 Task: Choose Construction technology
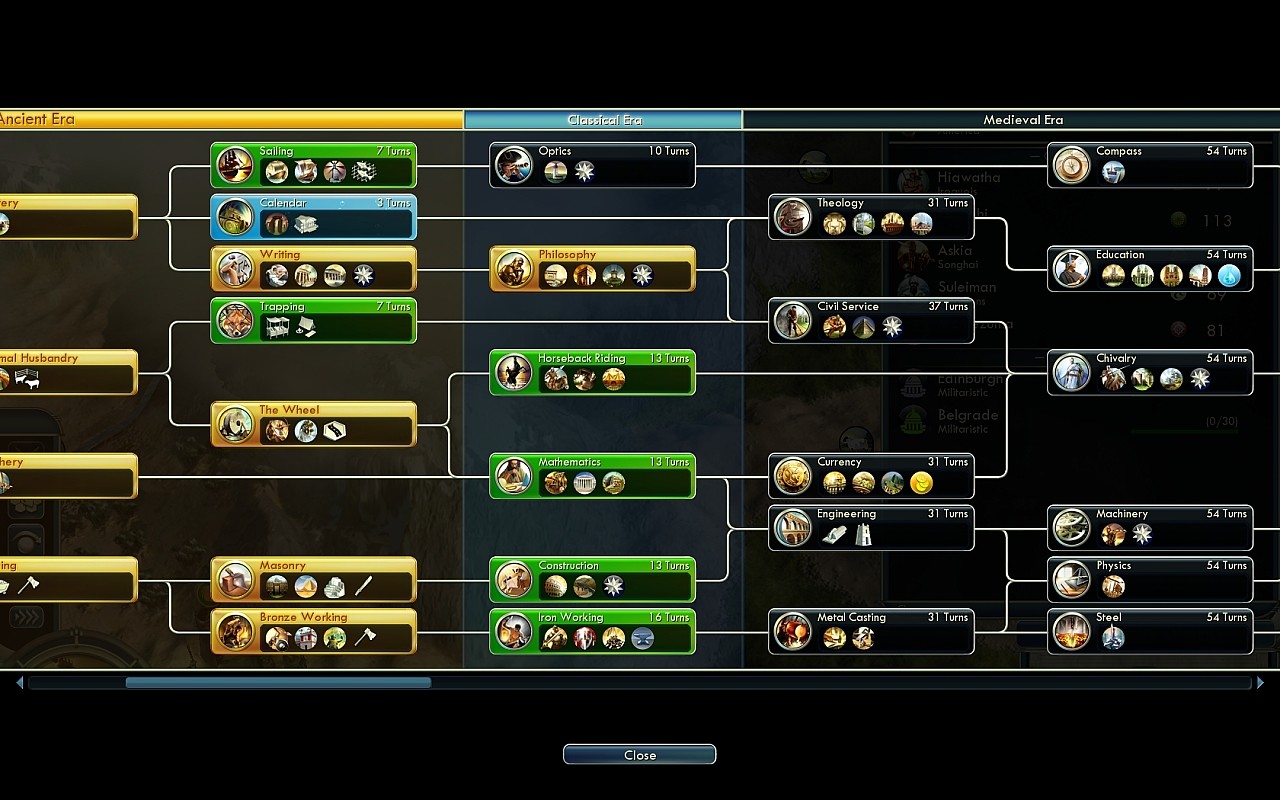click(x=592, y=580)
